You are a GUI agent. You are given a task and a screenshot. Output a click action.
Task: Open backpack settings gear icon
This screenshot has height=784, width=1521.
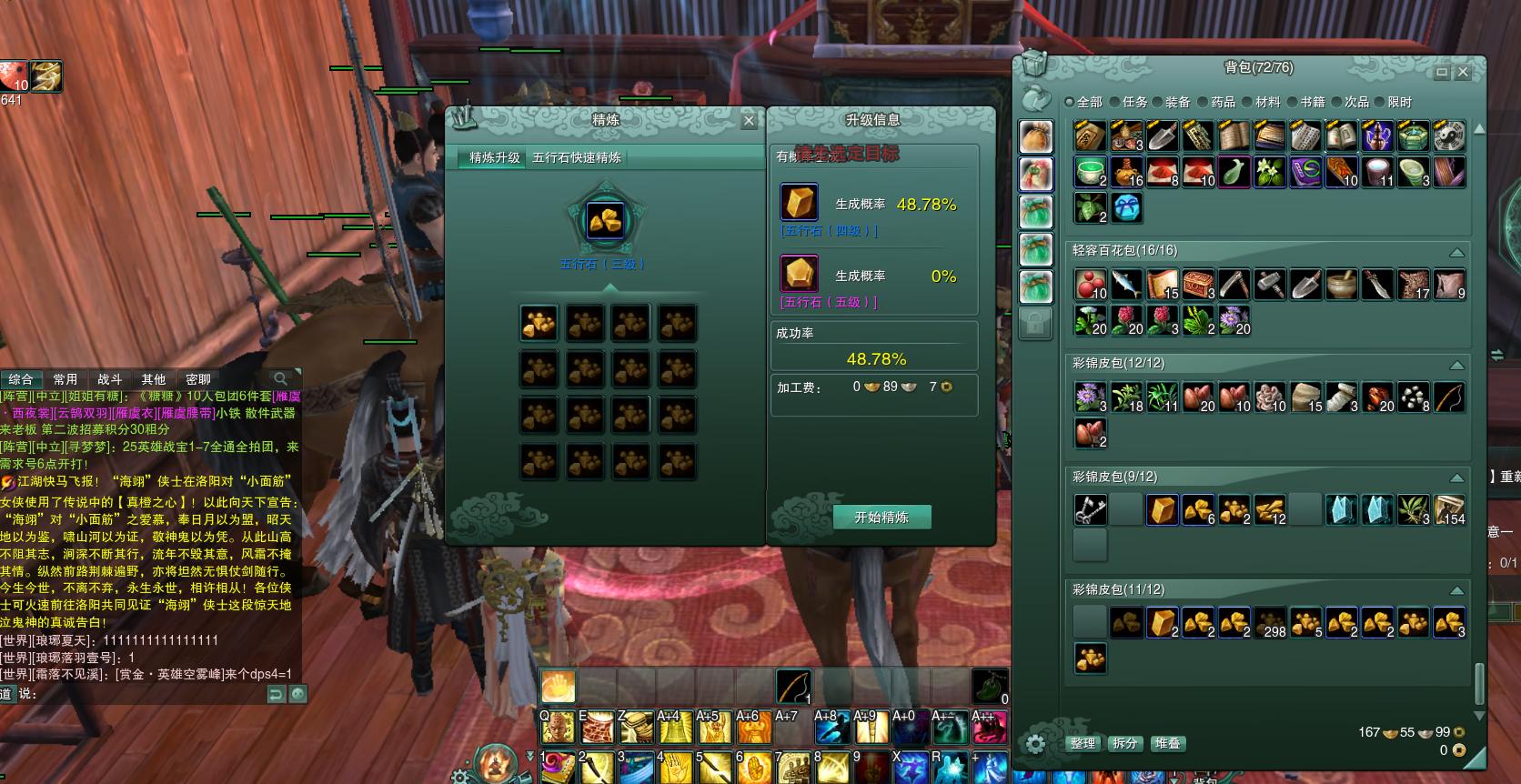click(1035, 743)
